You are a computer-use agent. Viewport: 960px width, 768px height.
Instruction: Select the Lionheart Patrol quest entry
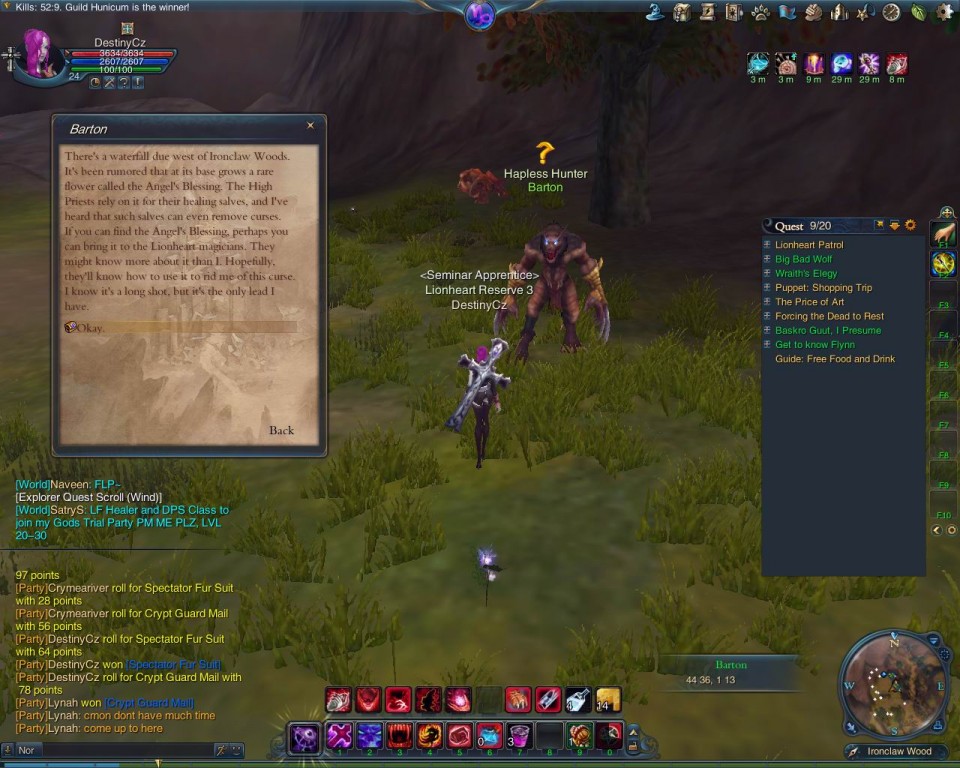(809, 245)
